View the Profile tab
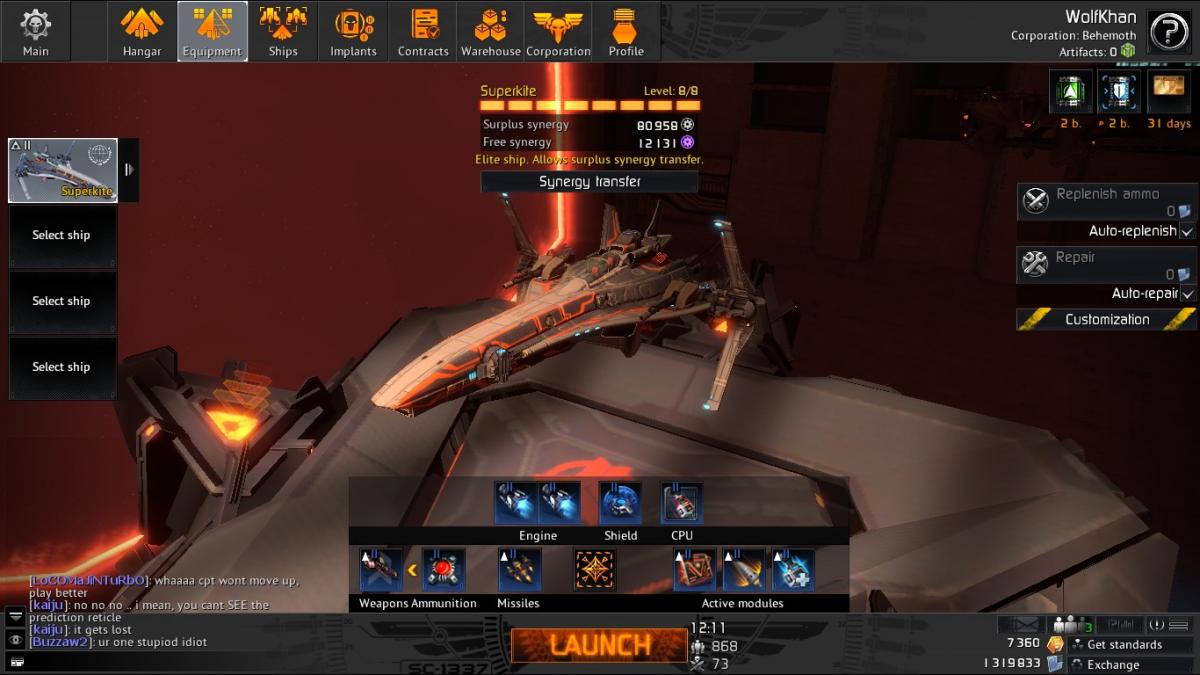This screenshot has height=675, width=1200. [x=626, y=32]
